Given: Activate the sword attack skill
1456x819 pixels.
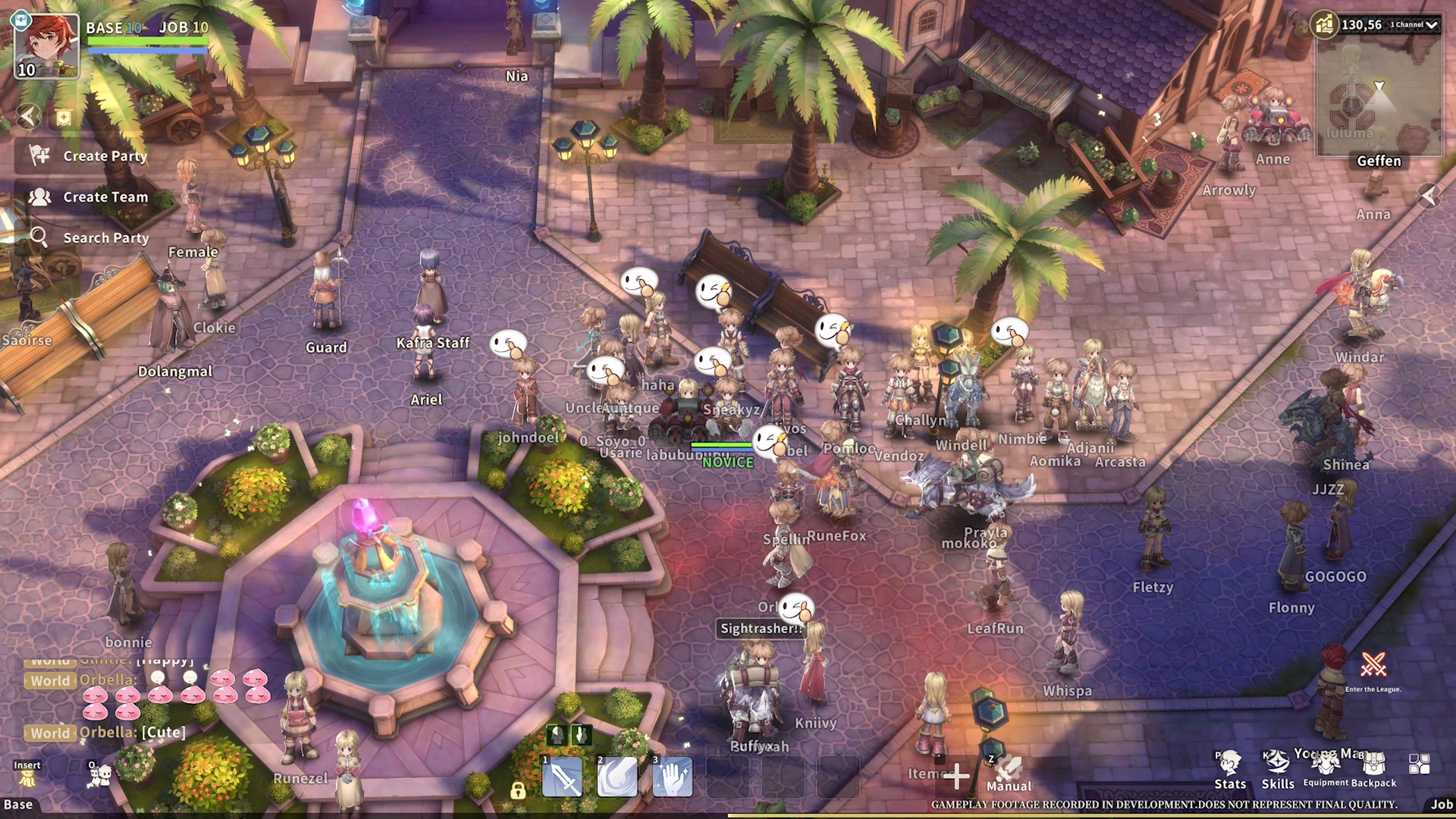Looking at the screenshot, I should click(x=563, y=777).
